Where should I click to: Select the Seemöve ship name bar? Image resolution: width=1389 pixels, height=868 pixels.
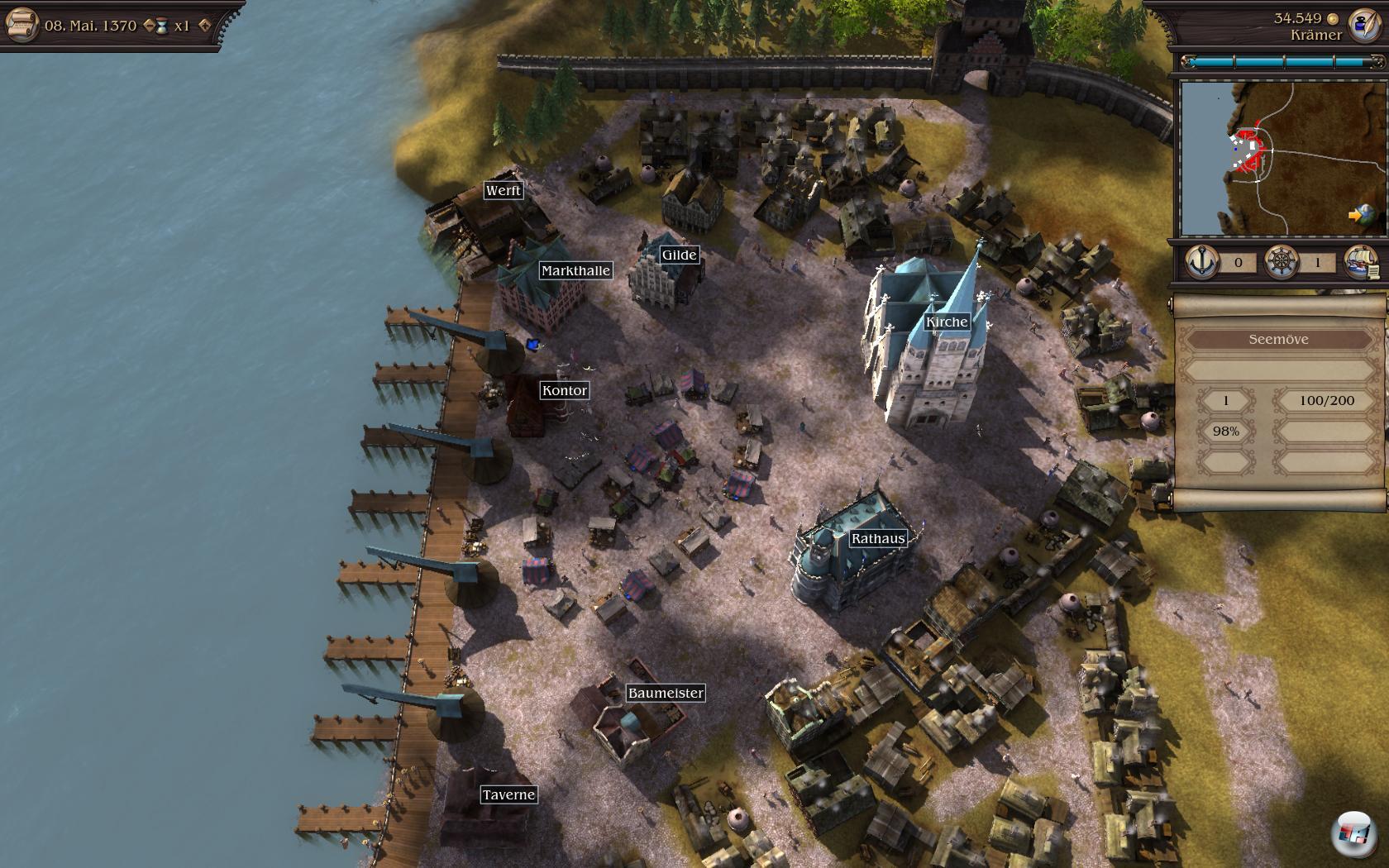(x=1278, y=339)
